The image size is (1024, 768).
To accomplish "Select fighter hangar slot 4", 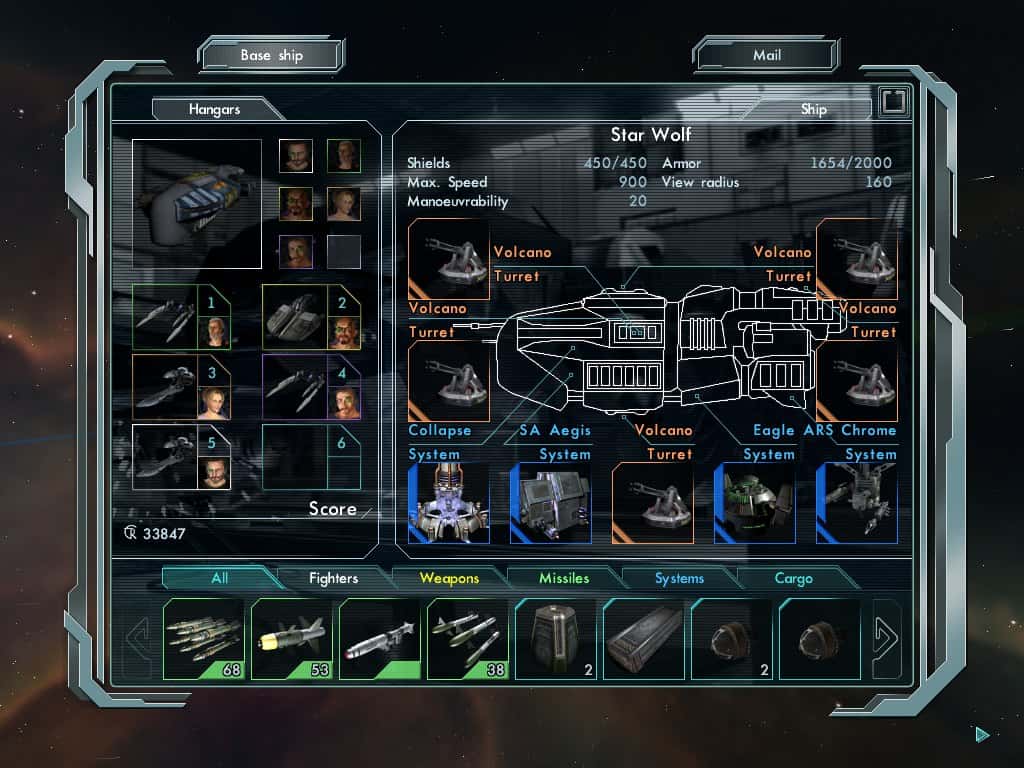I will [x=310, y=386].
